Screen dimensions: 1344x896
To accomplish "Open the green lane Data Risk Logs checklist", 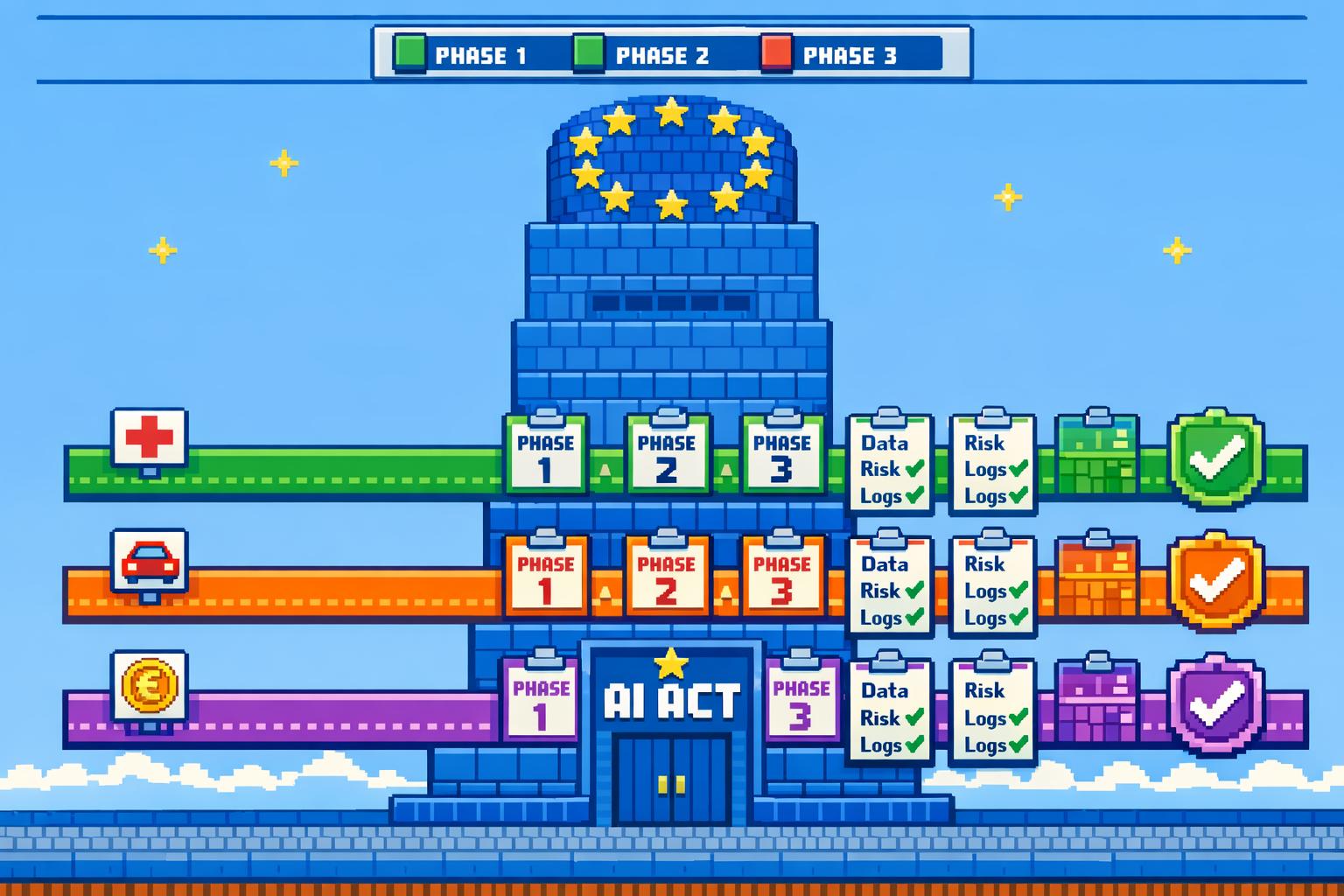I will 890,465.
